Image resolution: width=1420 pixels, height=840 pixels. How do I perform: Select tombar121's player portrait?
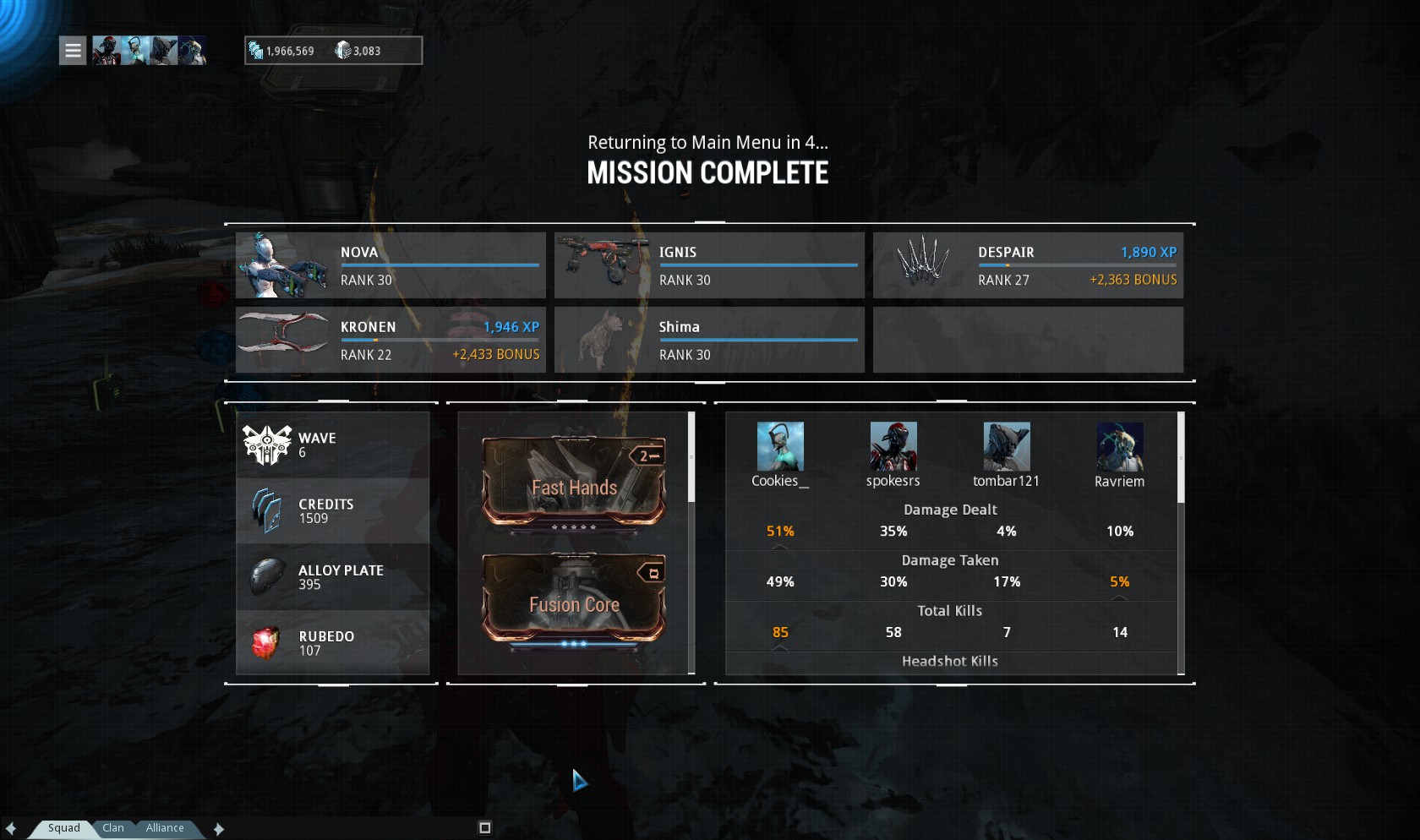[1007, 446]
